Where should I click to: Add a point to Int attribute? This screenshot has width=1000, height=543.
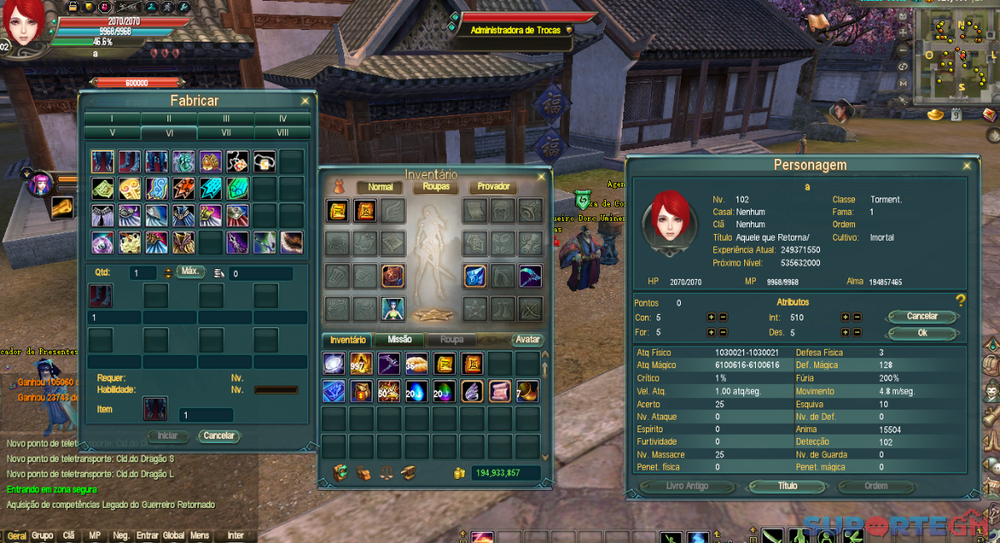[844, 317]
